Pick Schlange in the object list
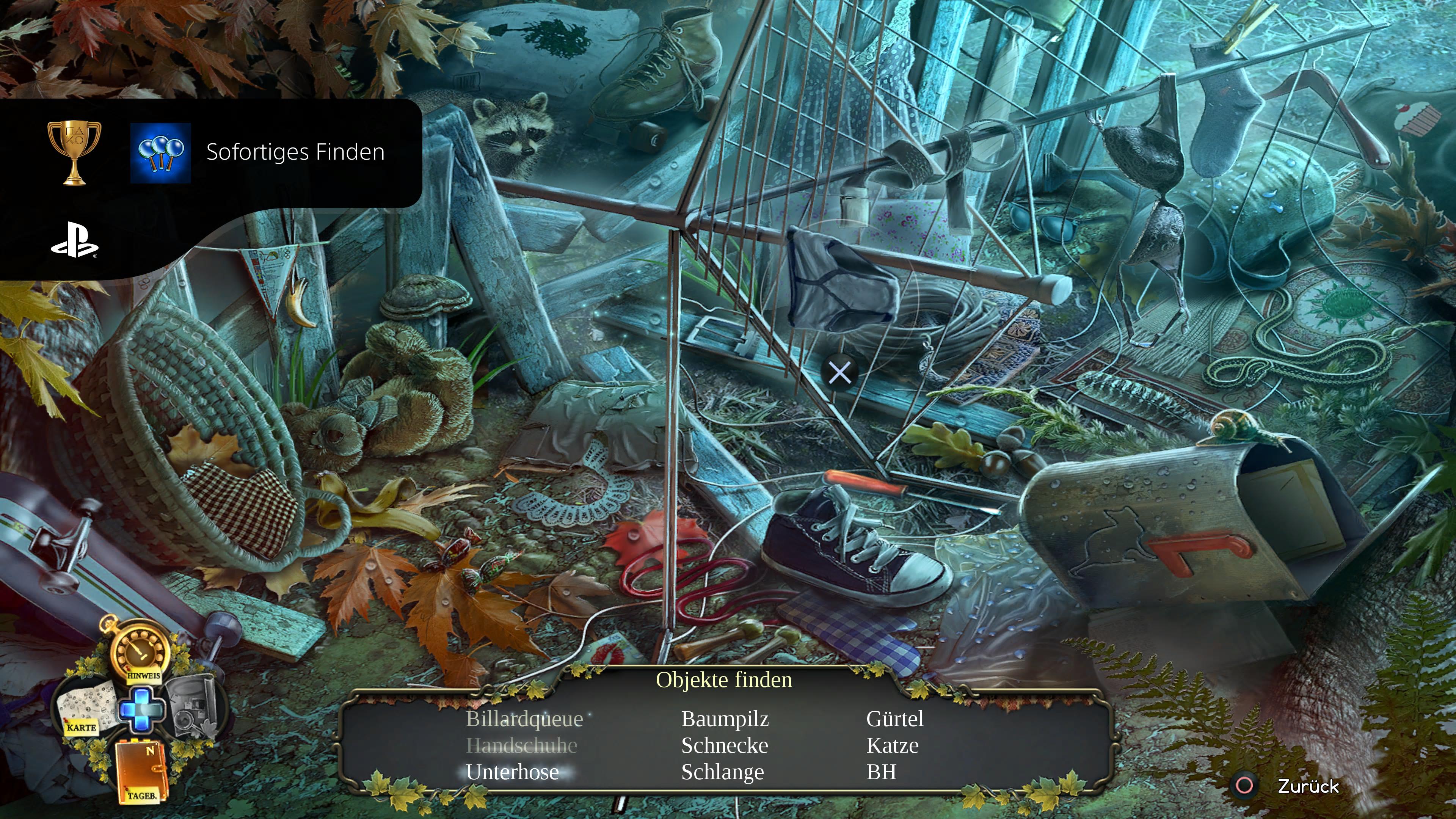1456x819 pixels. tap(722, 772)
